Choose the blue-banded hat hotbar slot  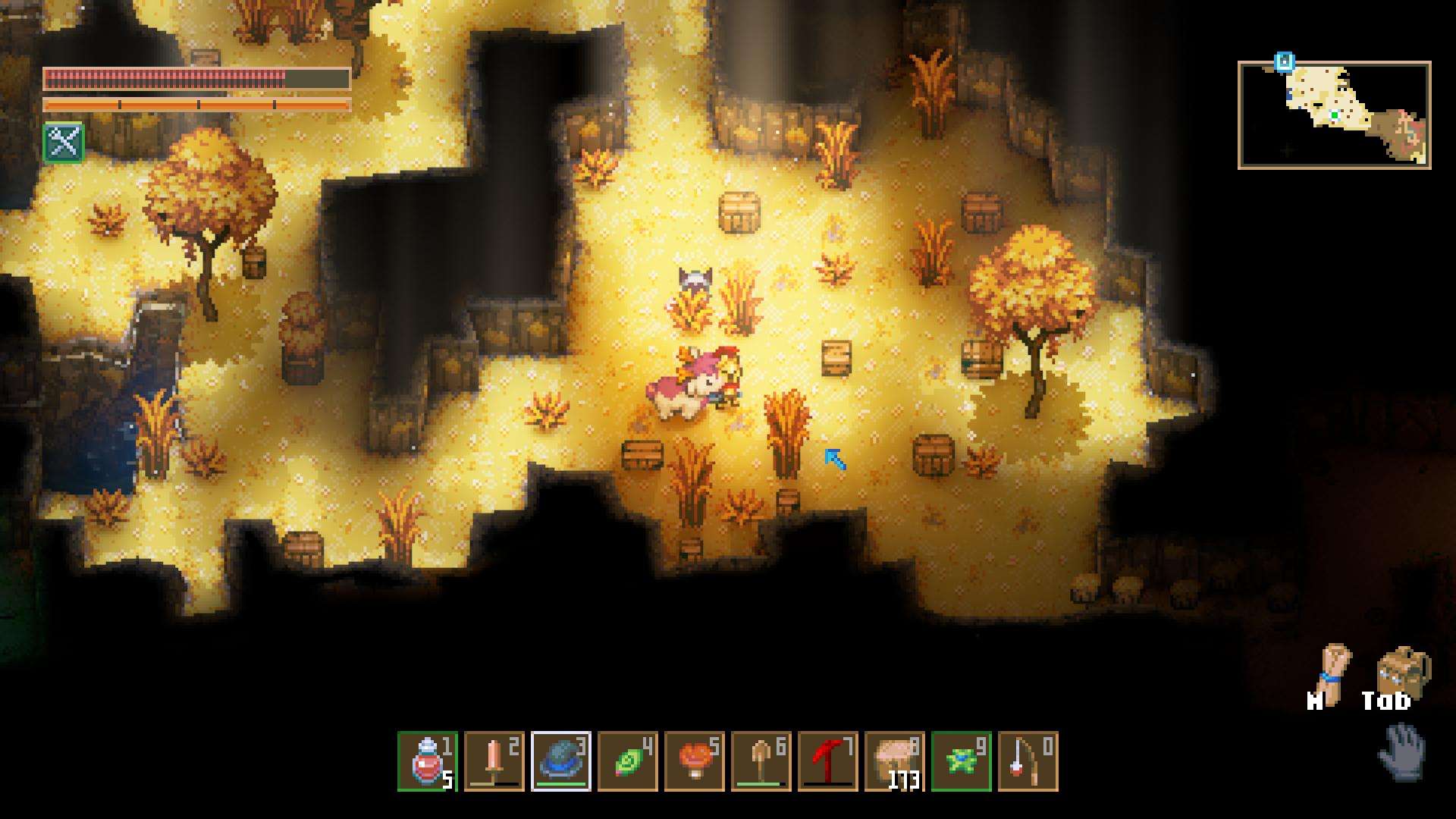pyautogui.click(x=561, y=761)
